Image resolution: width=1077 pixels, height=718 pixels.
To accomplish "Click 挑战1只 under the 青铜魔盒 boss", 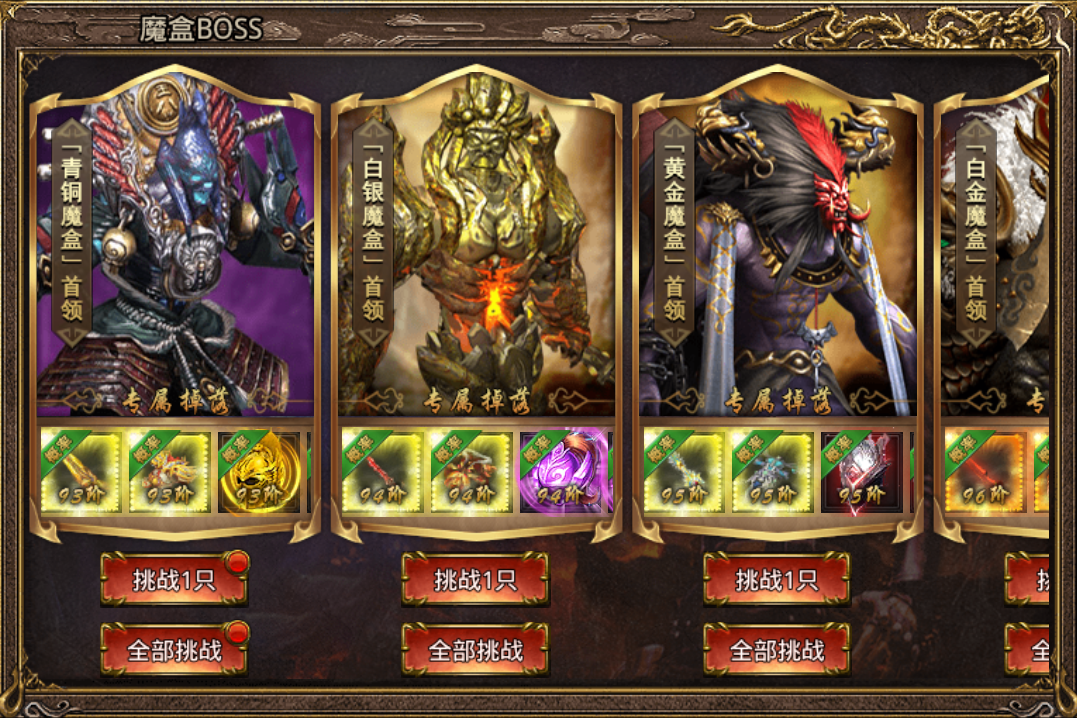I will [174, 580].
